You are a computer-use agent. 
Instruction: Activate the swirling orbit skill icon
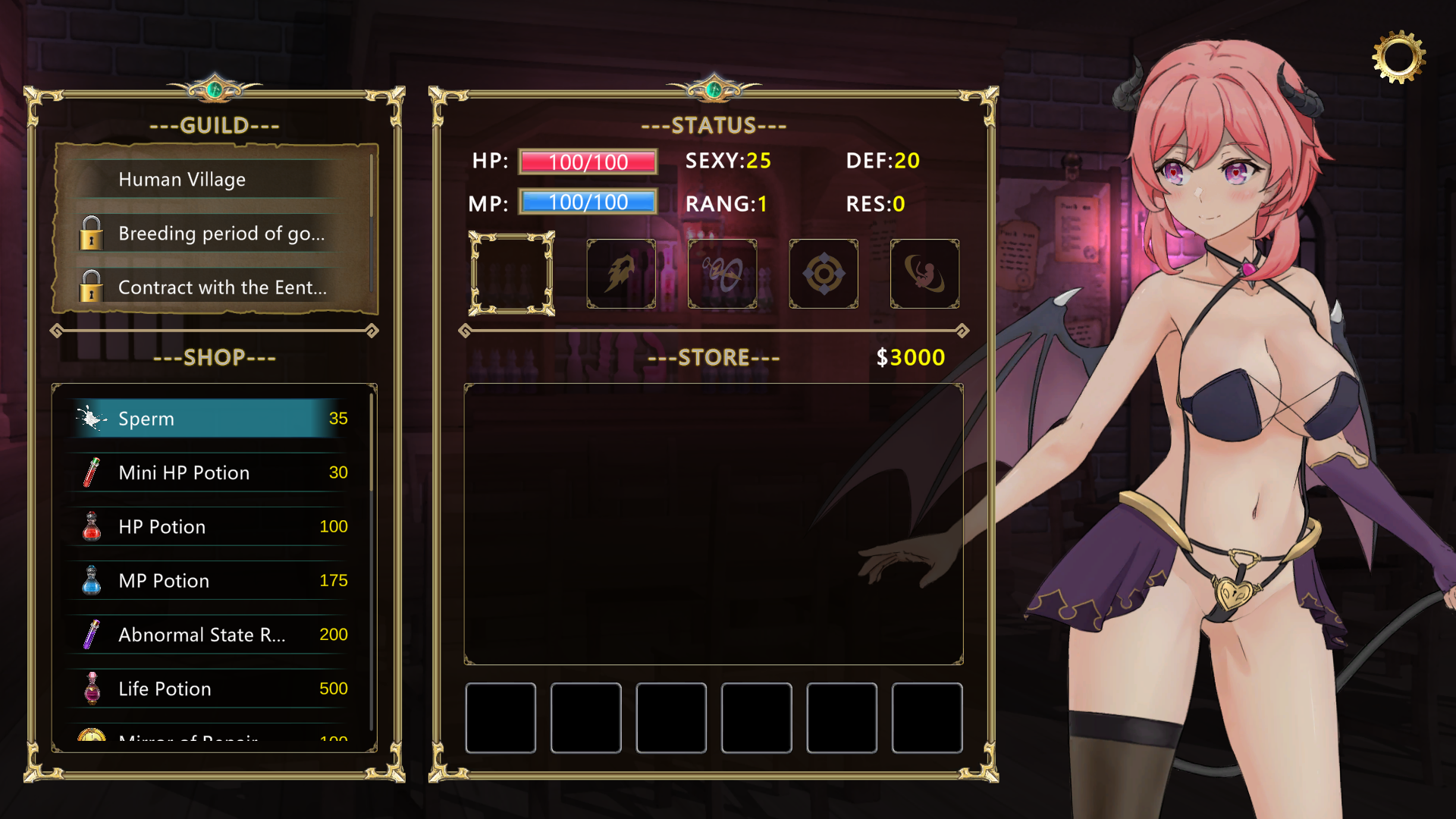(x=722, y=274)
